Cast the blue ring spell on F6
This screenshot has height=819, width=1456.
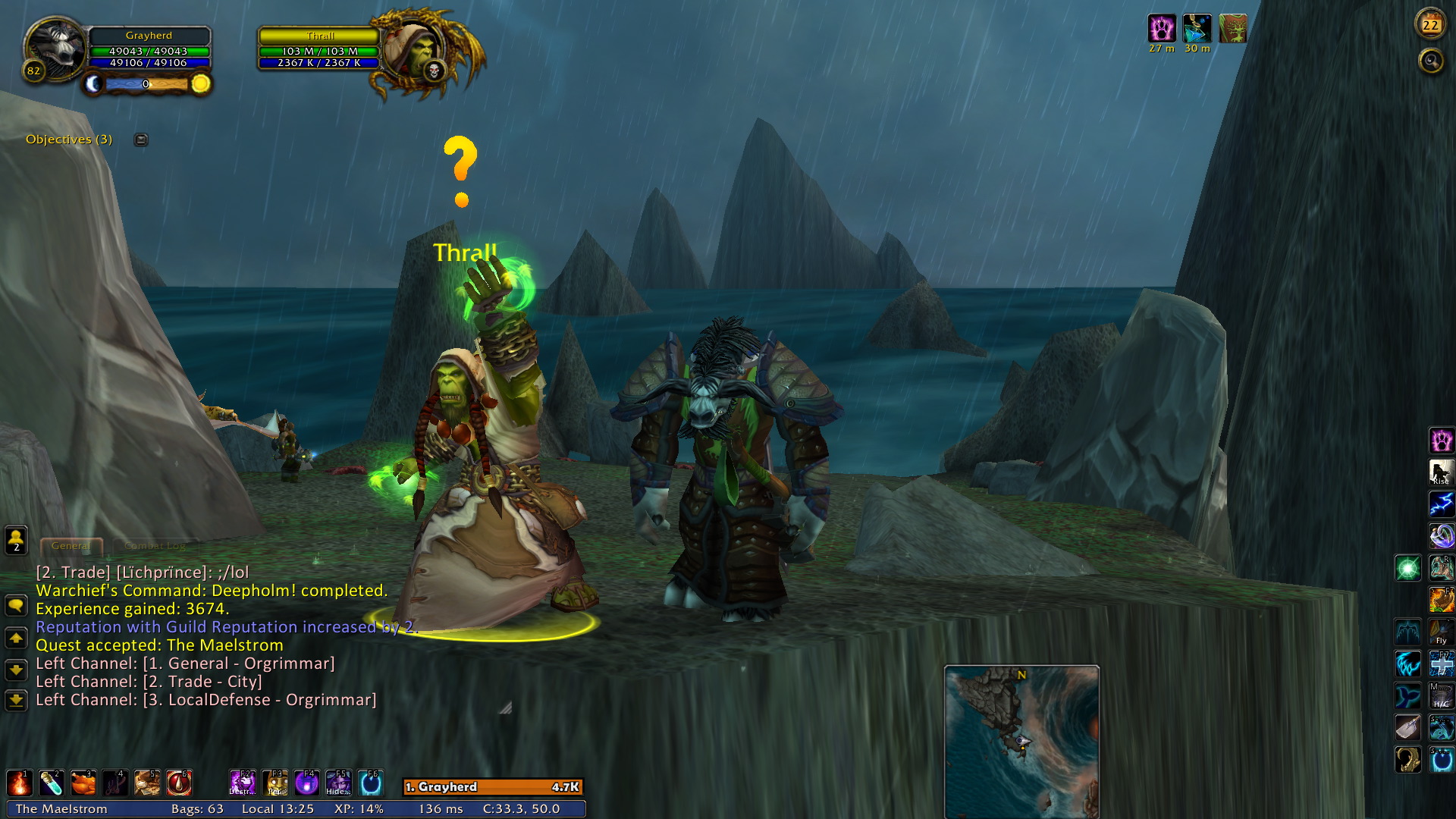(x=370, y=783)
